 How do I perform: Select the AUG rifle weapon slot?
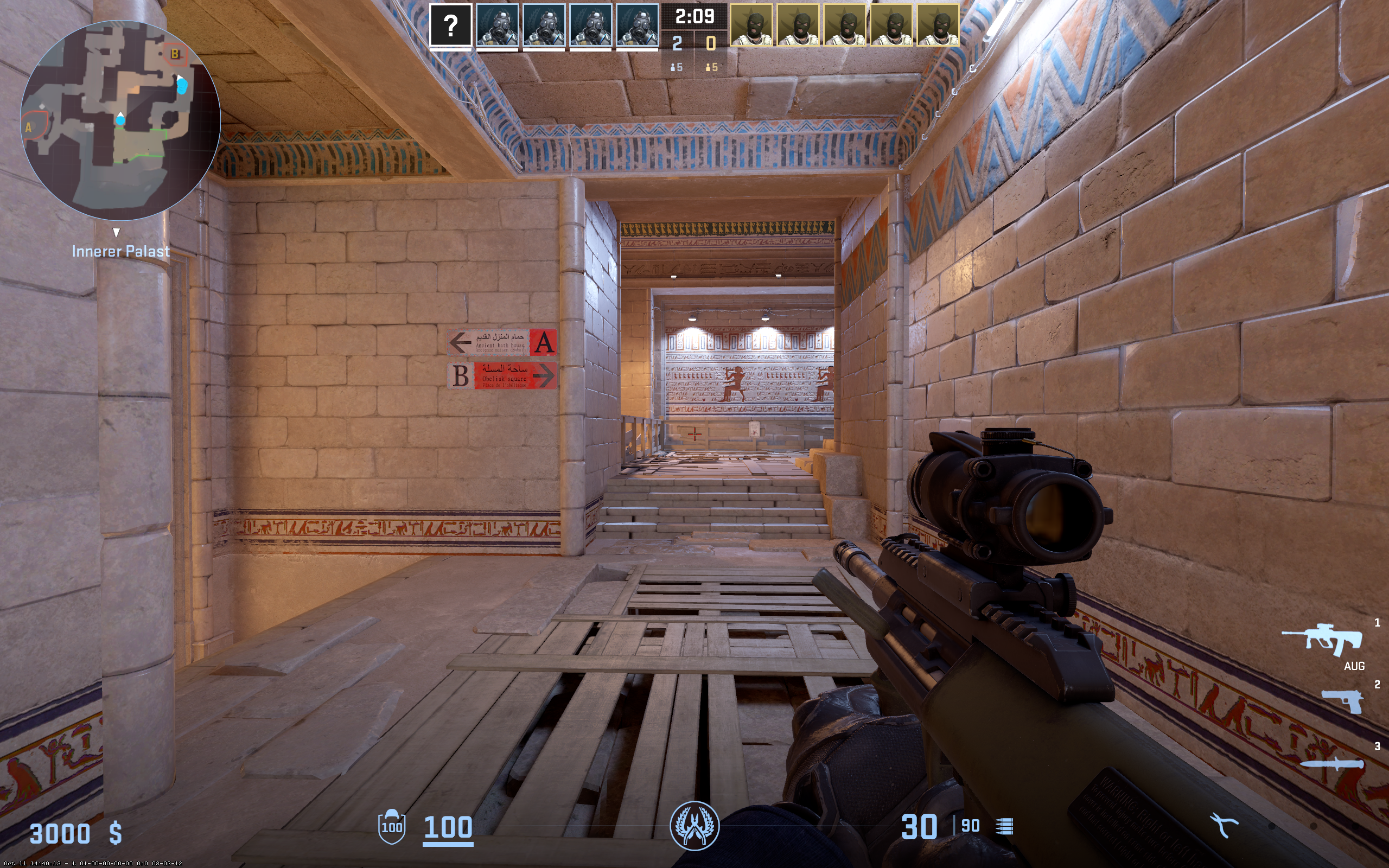pos(1323,639)
